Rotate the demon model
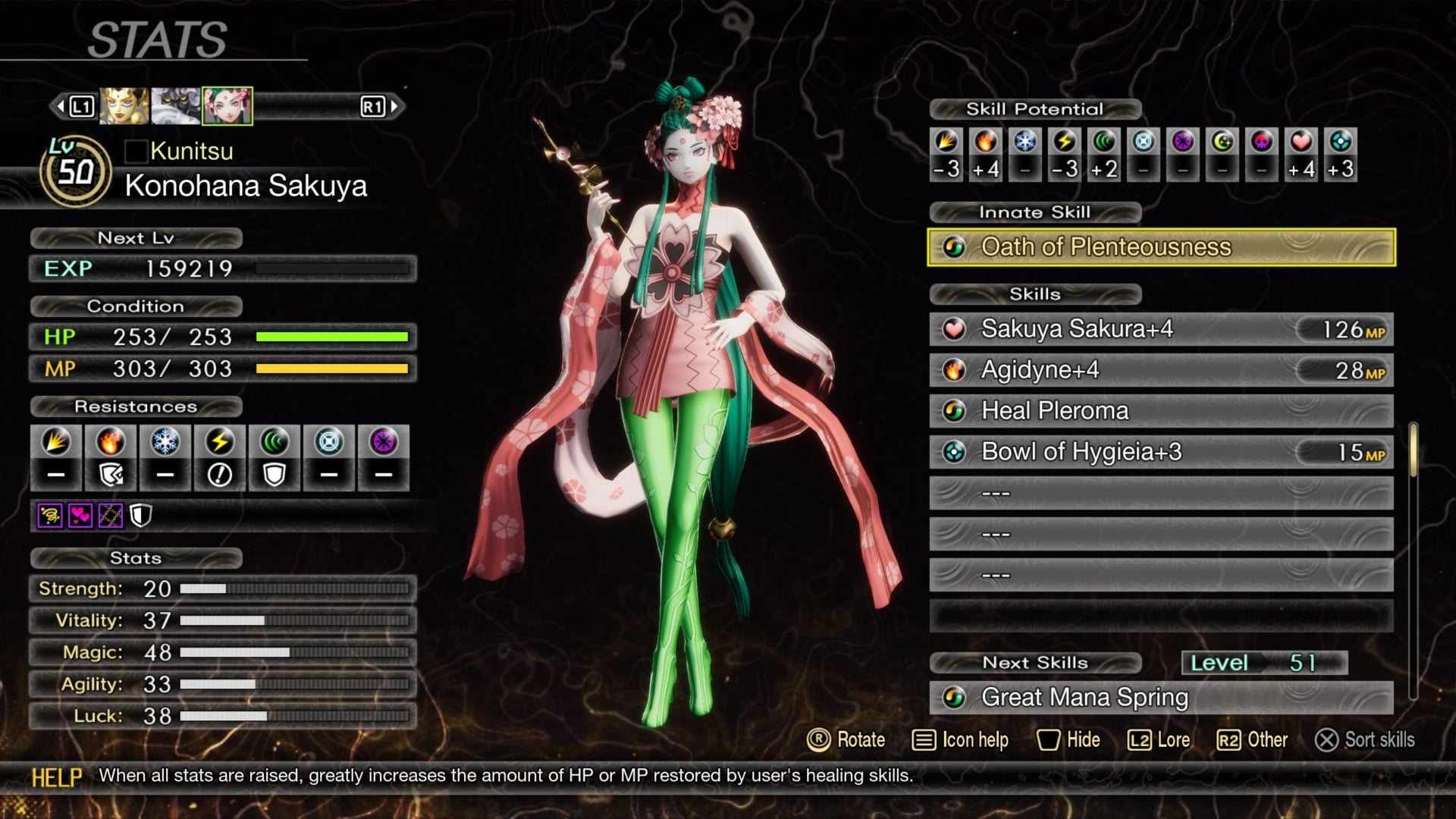Screen dimensions: 1456x819 click(821, 740)
